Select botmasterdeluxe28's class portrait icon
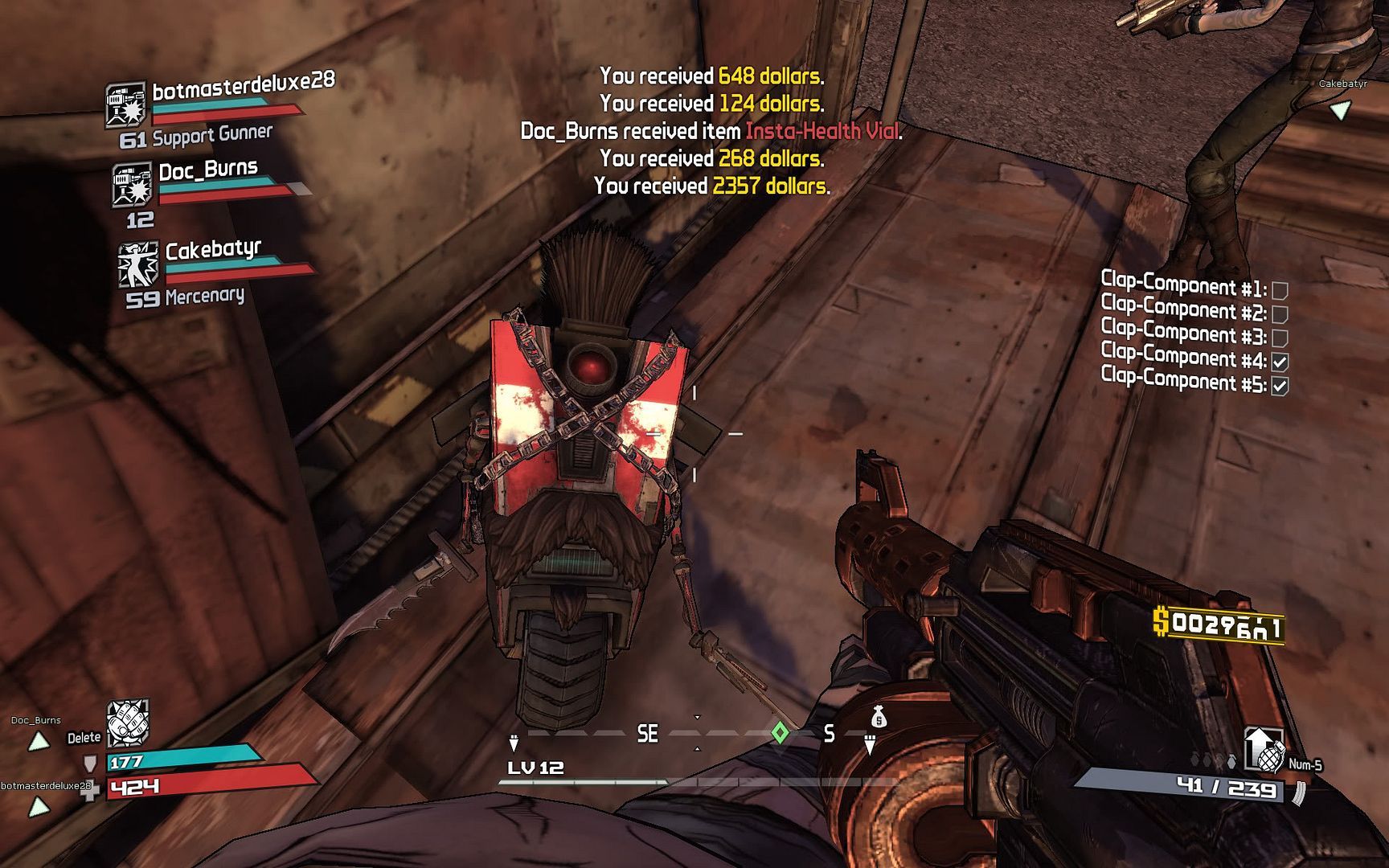1389x868 pixels. click(x=125, y=104)
